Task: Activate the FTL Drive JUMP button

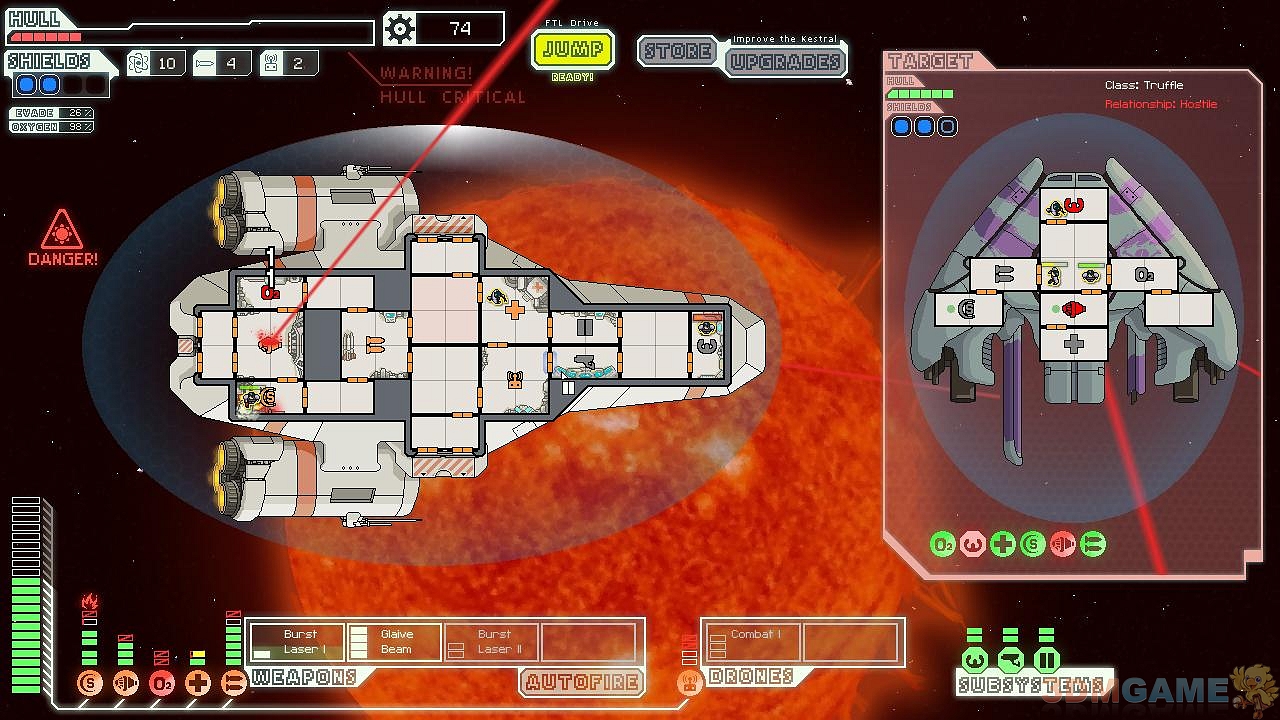Action: point(572,49)
